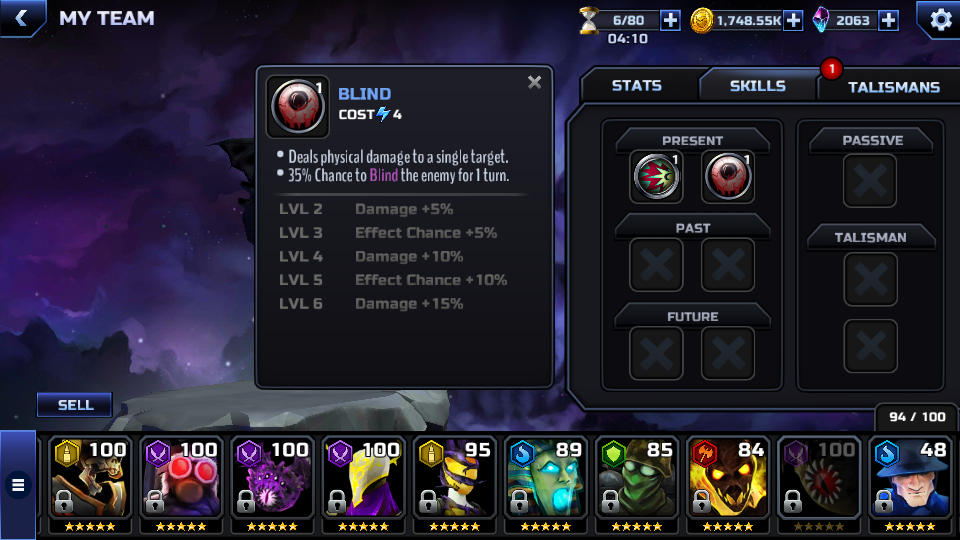
Task: Close the Blind skill tooltip
Action: [x=535, y=83]
